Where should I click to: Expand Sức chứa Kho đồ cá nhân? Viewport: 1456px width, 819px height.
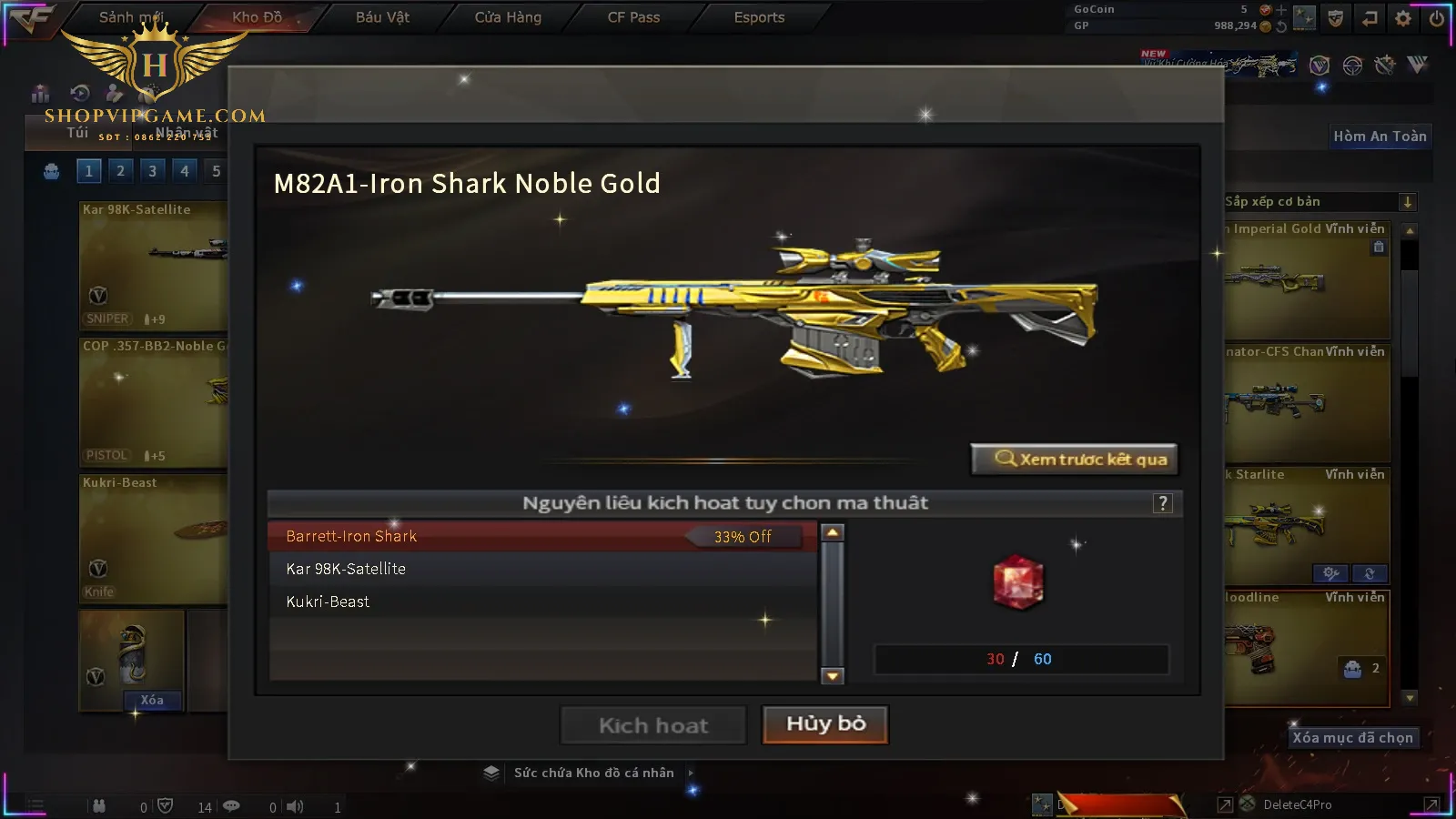point(594,773)
